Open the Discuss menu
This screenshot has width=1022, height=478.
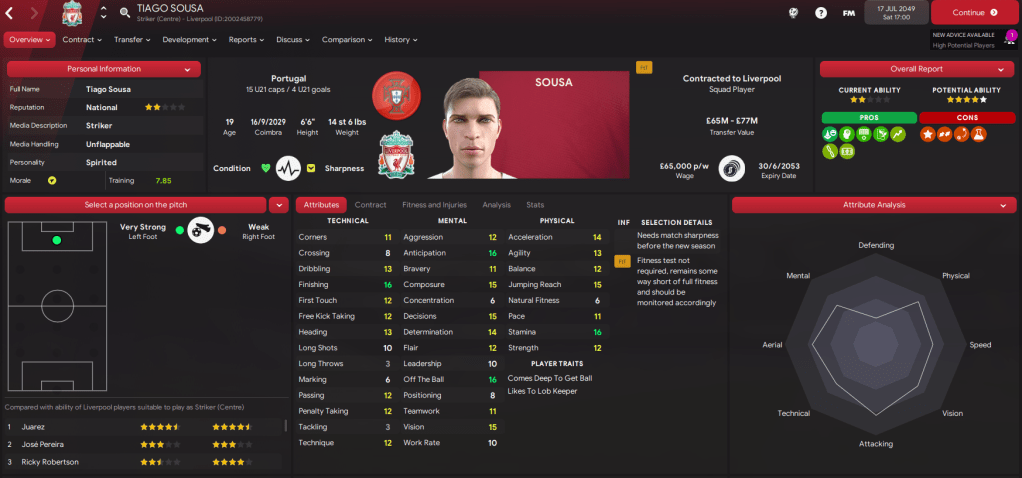[293, 40]
